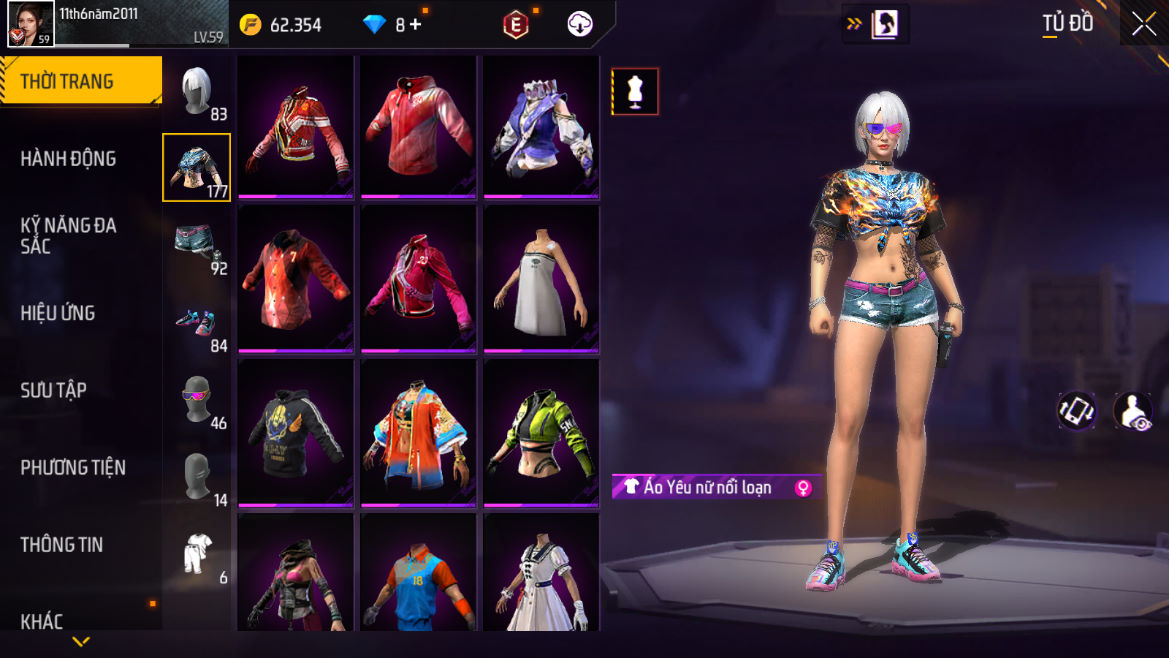Screen dimensions: 1169x658
Task: Pick the black hoodie with yellow print
Action: point(296,434)
